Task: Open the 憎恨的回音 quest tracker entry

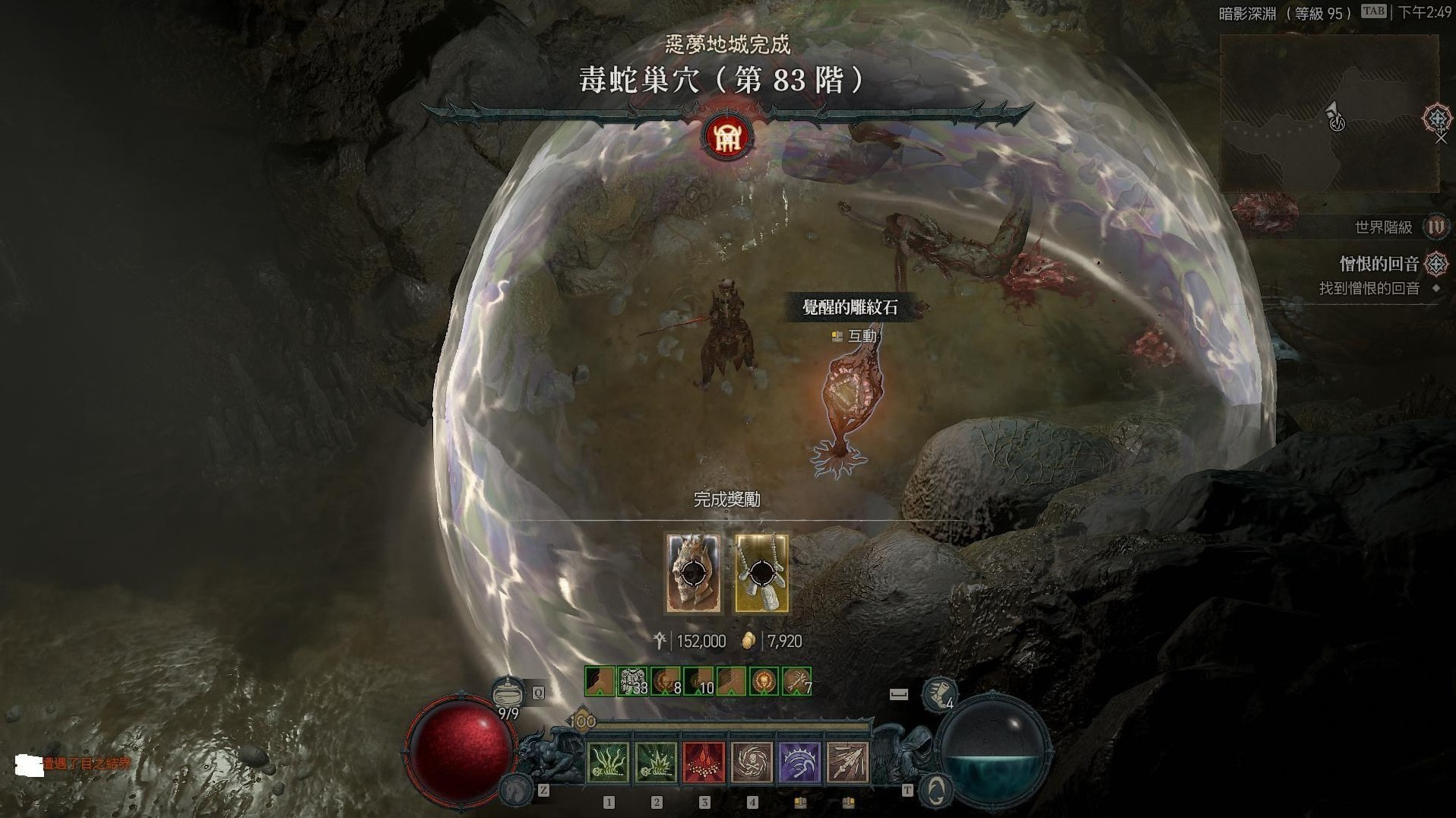Action: coord(1378,264)
